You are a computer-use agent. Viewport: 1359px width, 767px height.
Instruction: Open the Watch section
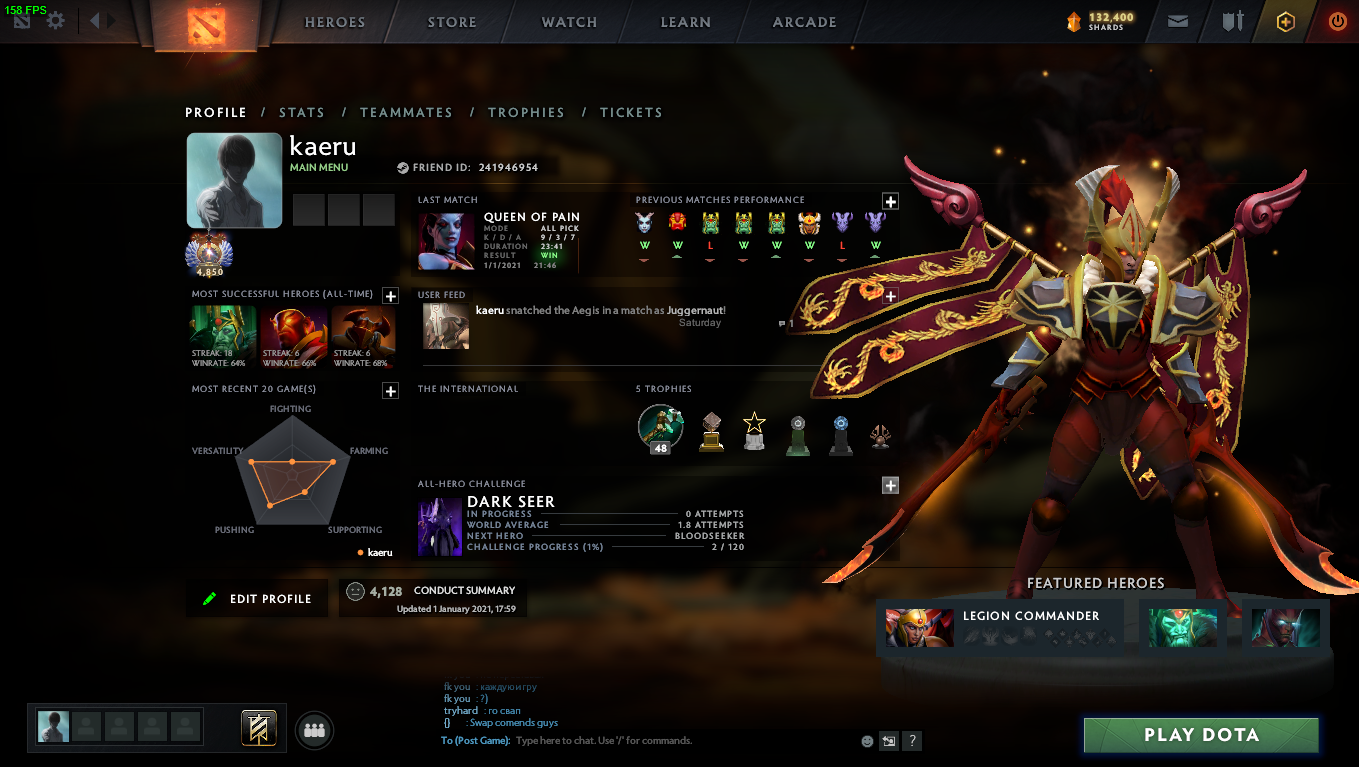coord(569,22)
